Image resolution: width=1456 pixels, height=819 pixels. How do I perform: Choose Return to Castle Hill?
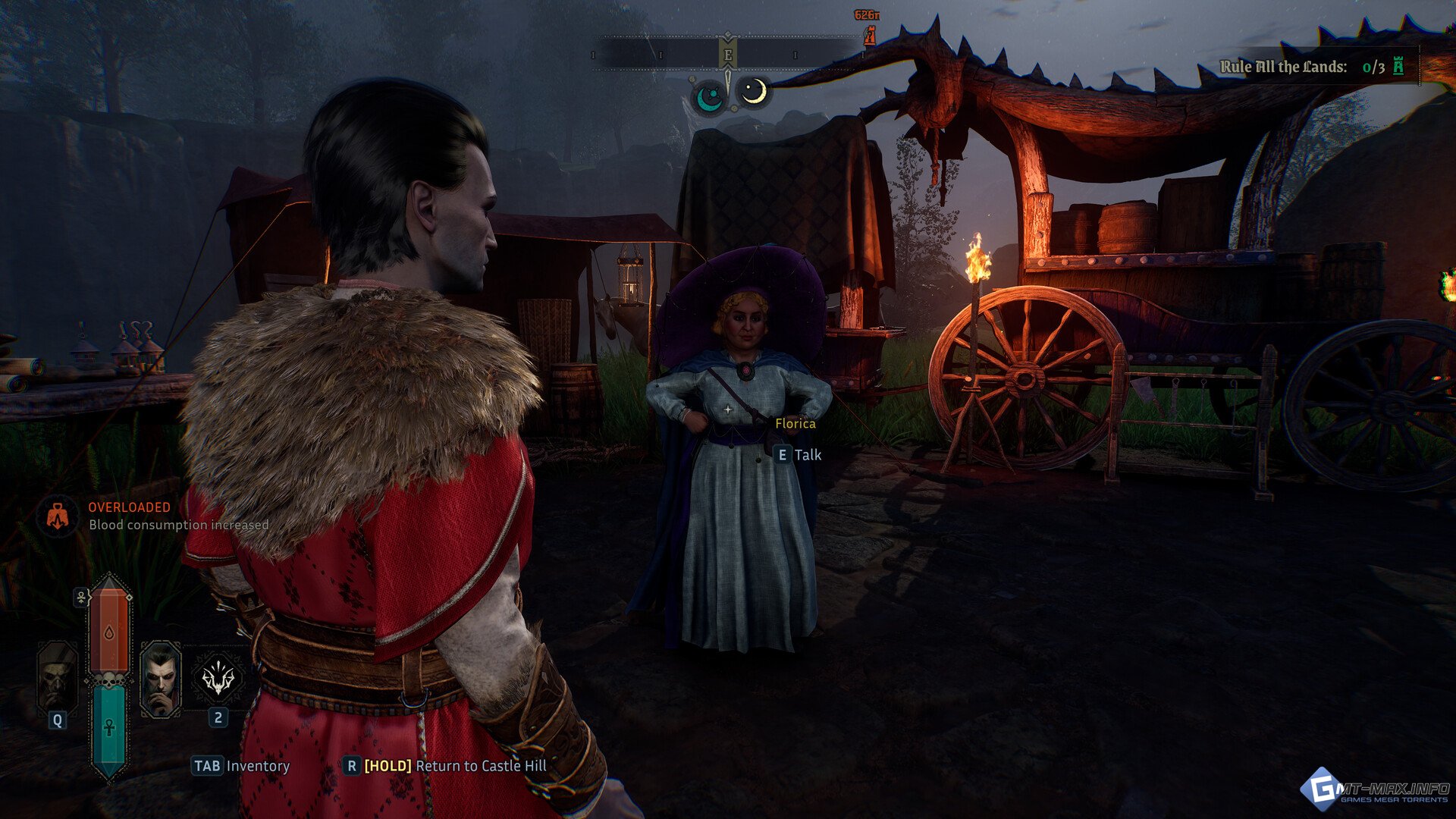pyautogui.click(x=480, y=766)
